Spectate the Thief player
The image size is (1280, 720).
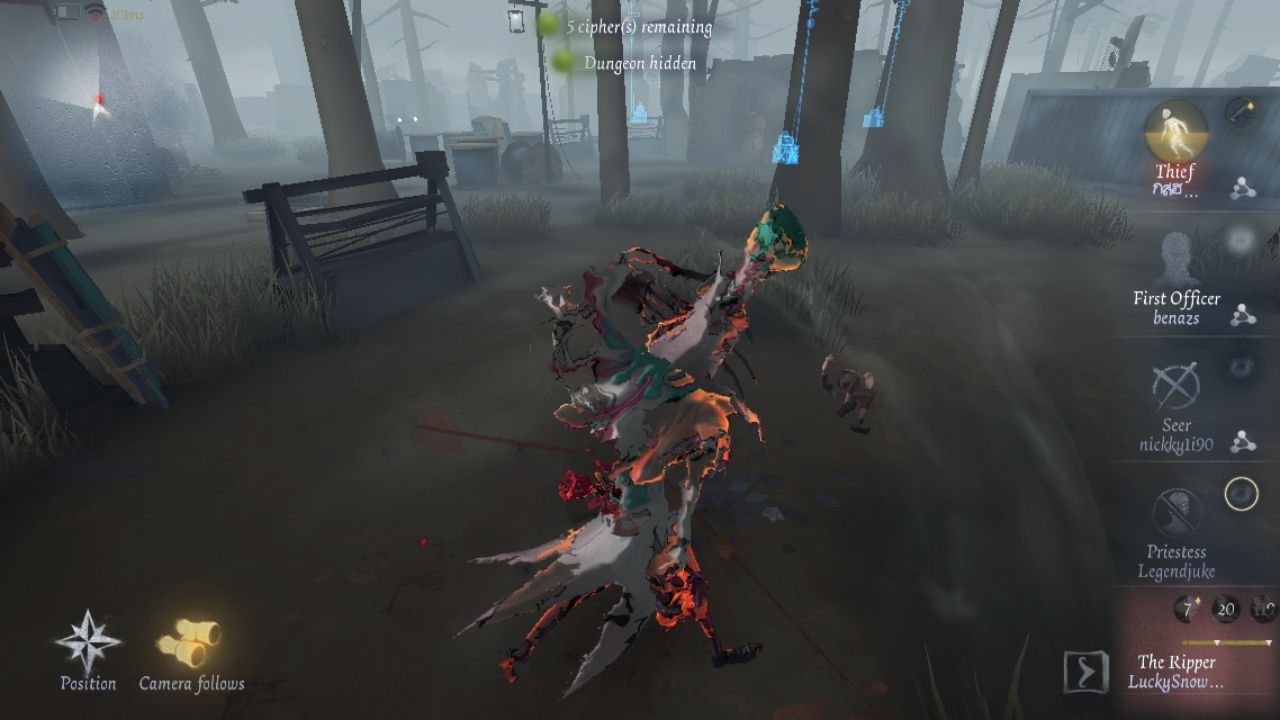click(1175, 130)
